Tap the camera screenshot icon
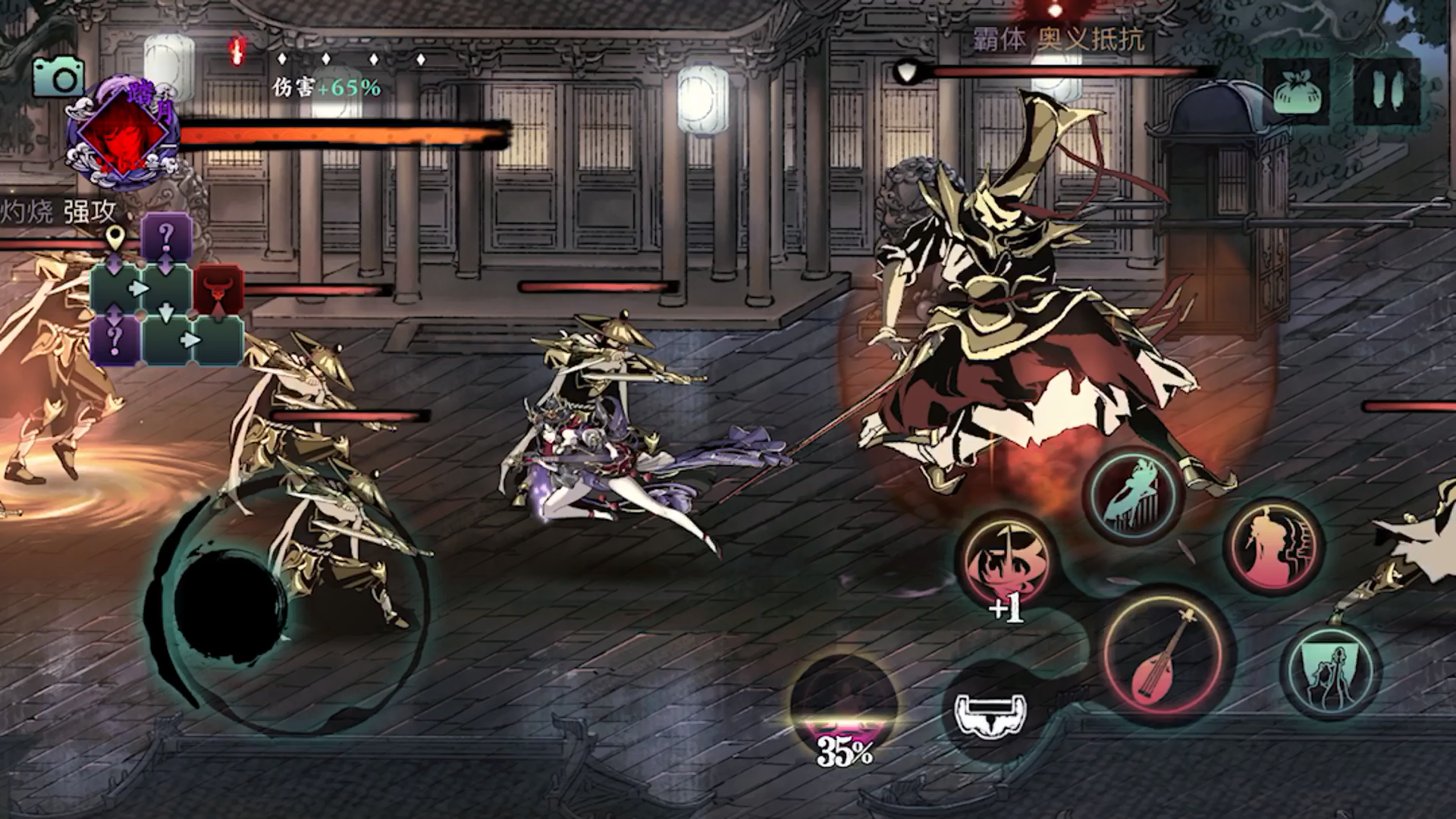1456x819 pixels. pyautogui.click(x=57, y=77)
